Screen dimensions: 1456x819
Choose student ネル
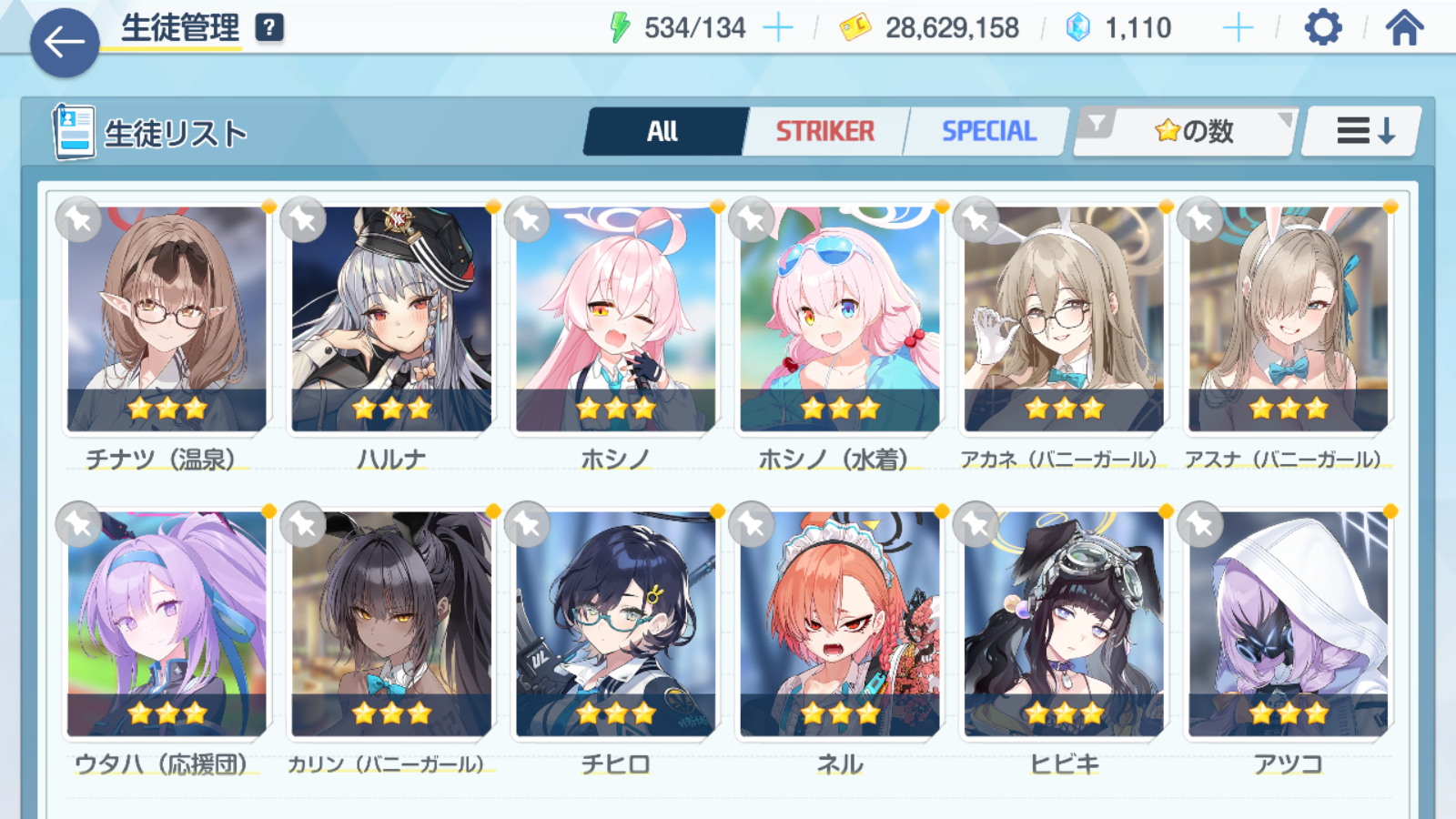[x=839, y=624]
